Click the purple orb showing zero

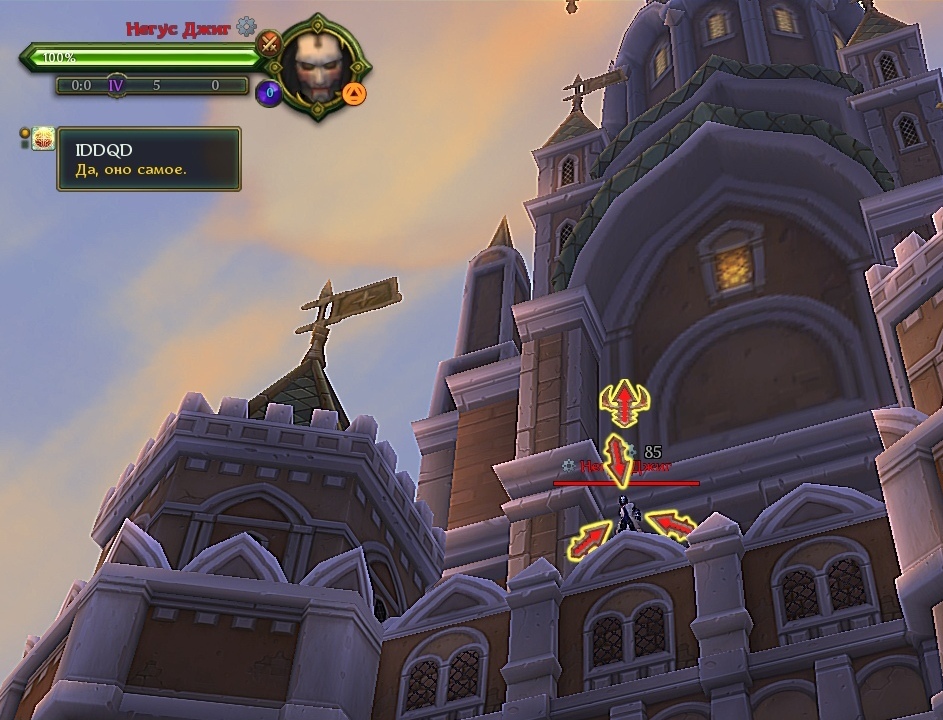(268, 94)
